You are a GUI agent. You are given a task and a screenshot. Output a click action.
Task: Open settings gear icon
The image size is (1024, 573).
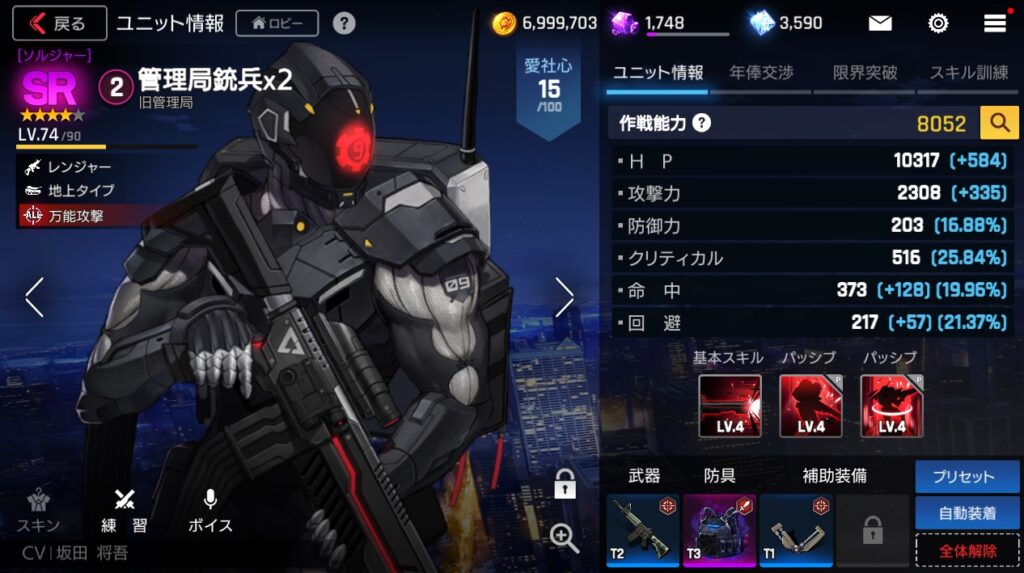[938, 23]
